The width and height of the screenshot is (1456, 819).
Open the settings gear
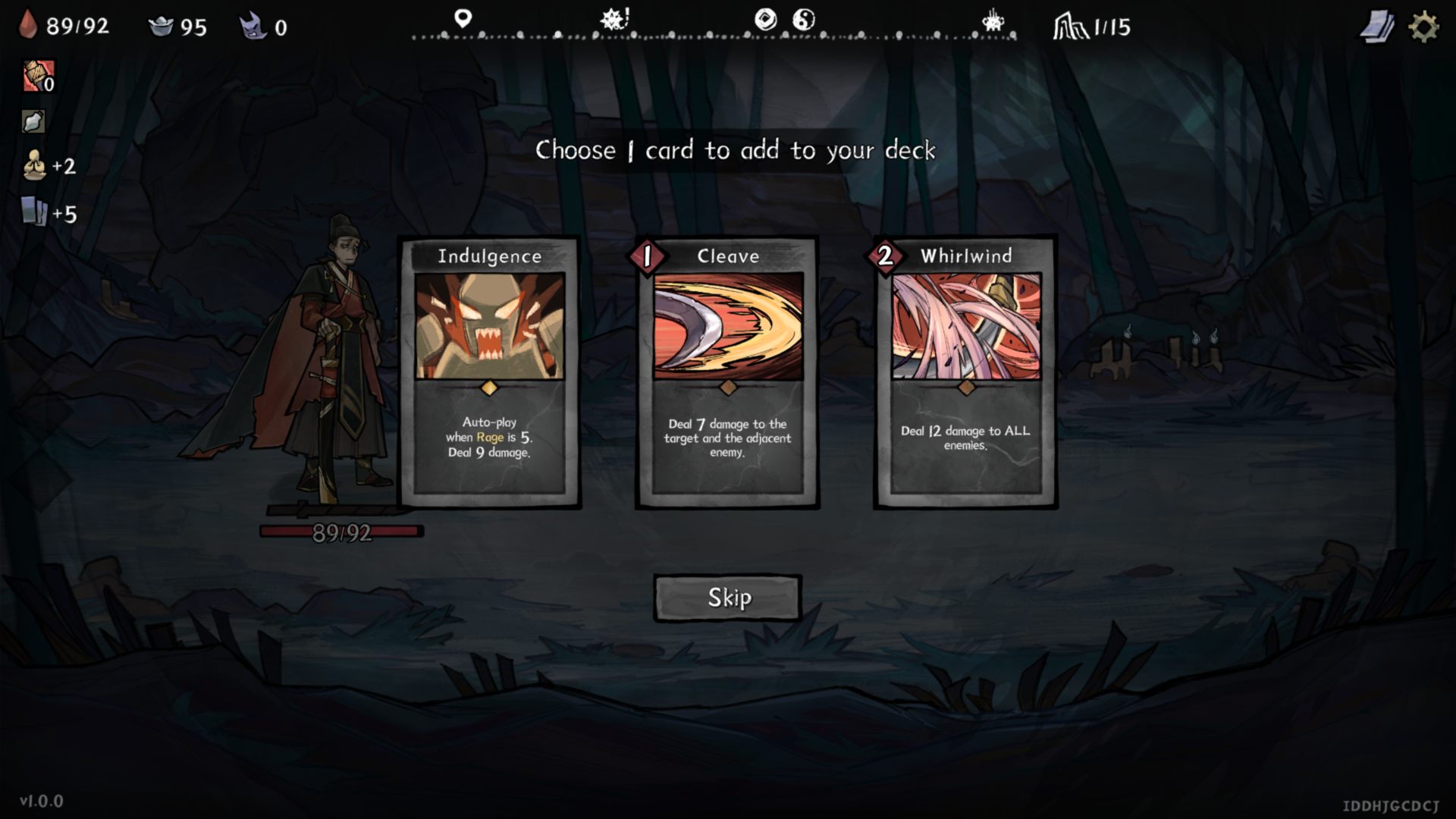pyautogui.click(x=1423, y=27)
